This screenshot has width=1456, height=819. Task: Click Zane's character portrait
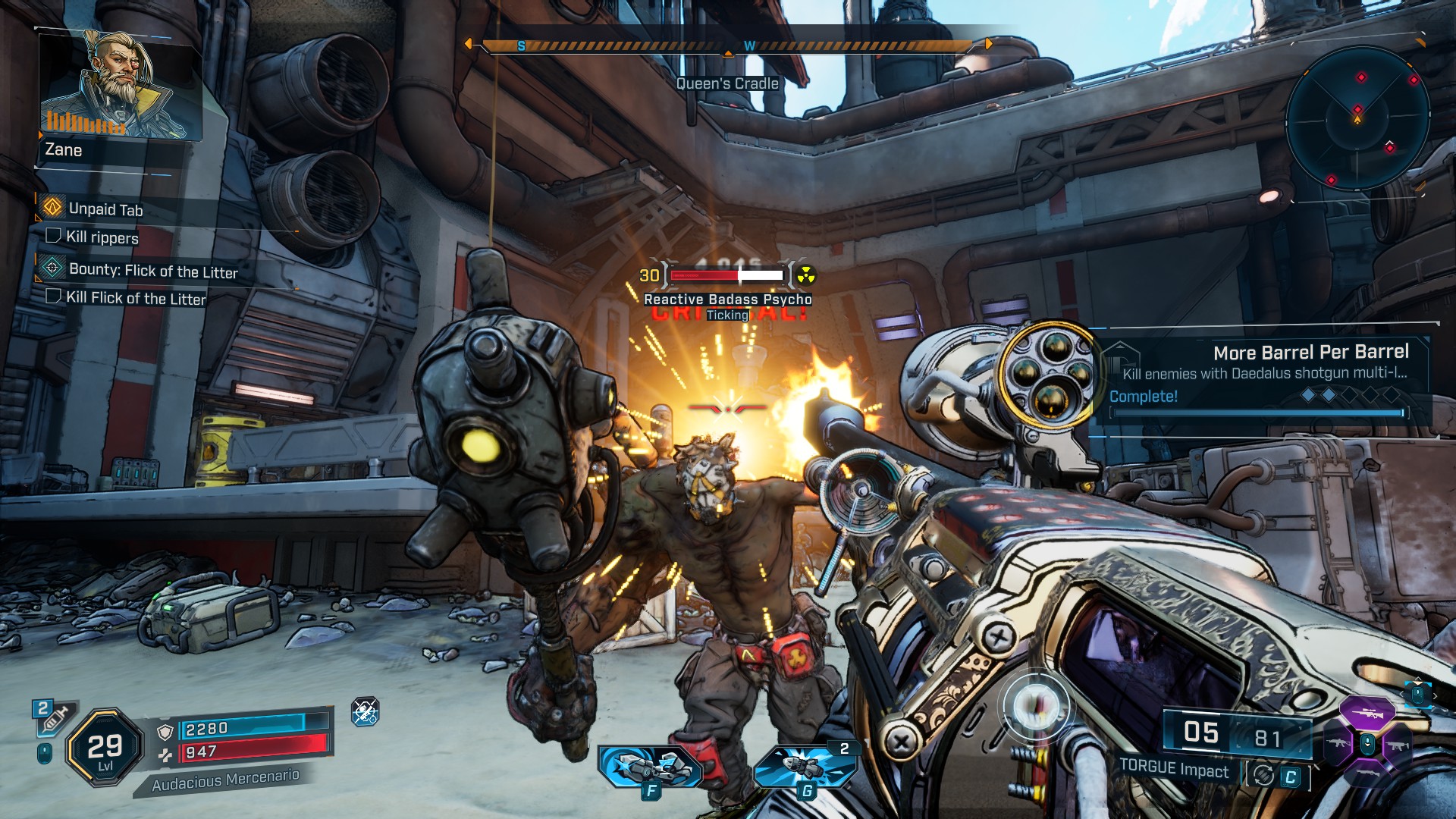point(120,86)
